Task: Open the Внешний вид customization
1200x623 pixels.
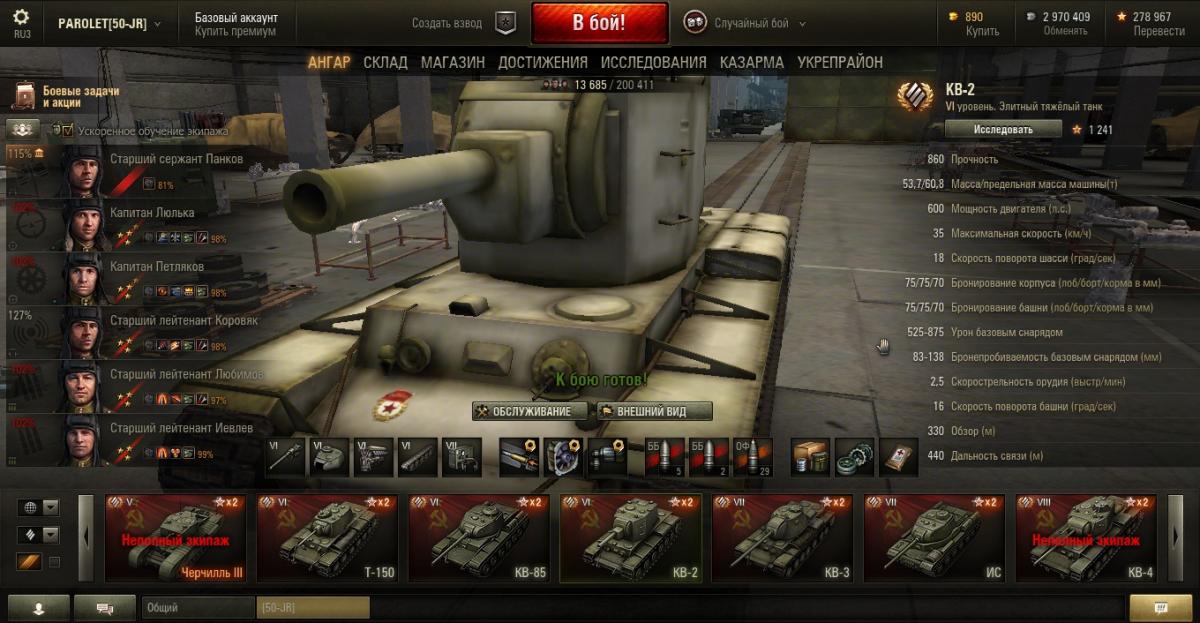Action: pyautogui.click(x=655, y=411)
